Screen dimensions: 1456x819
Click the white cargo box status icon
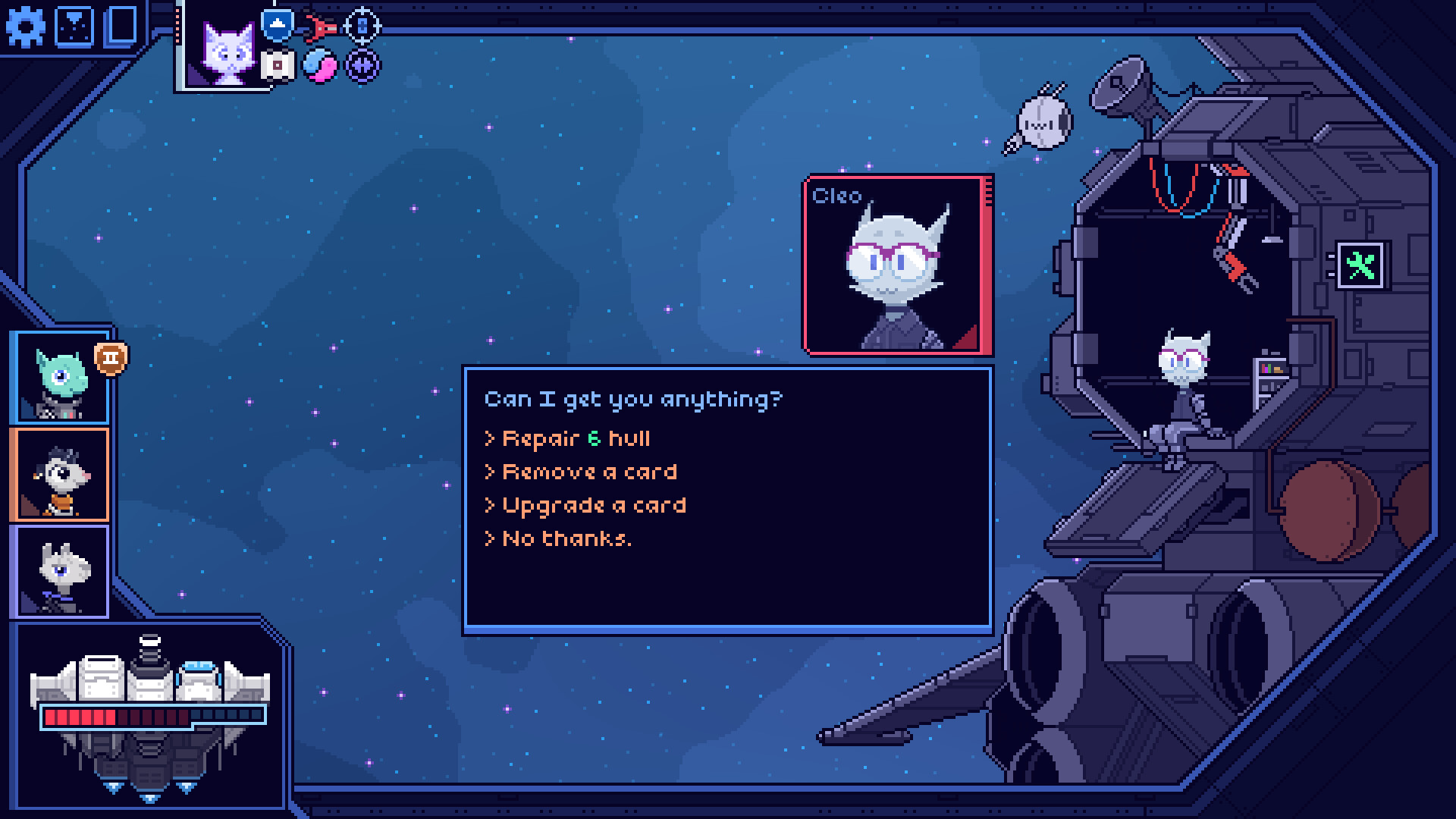(278, 67)
